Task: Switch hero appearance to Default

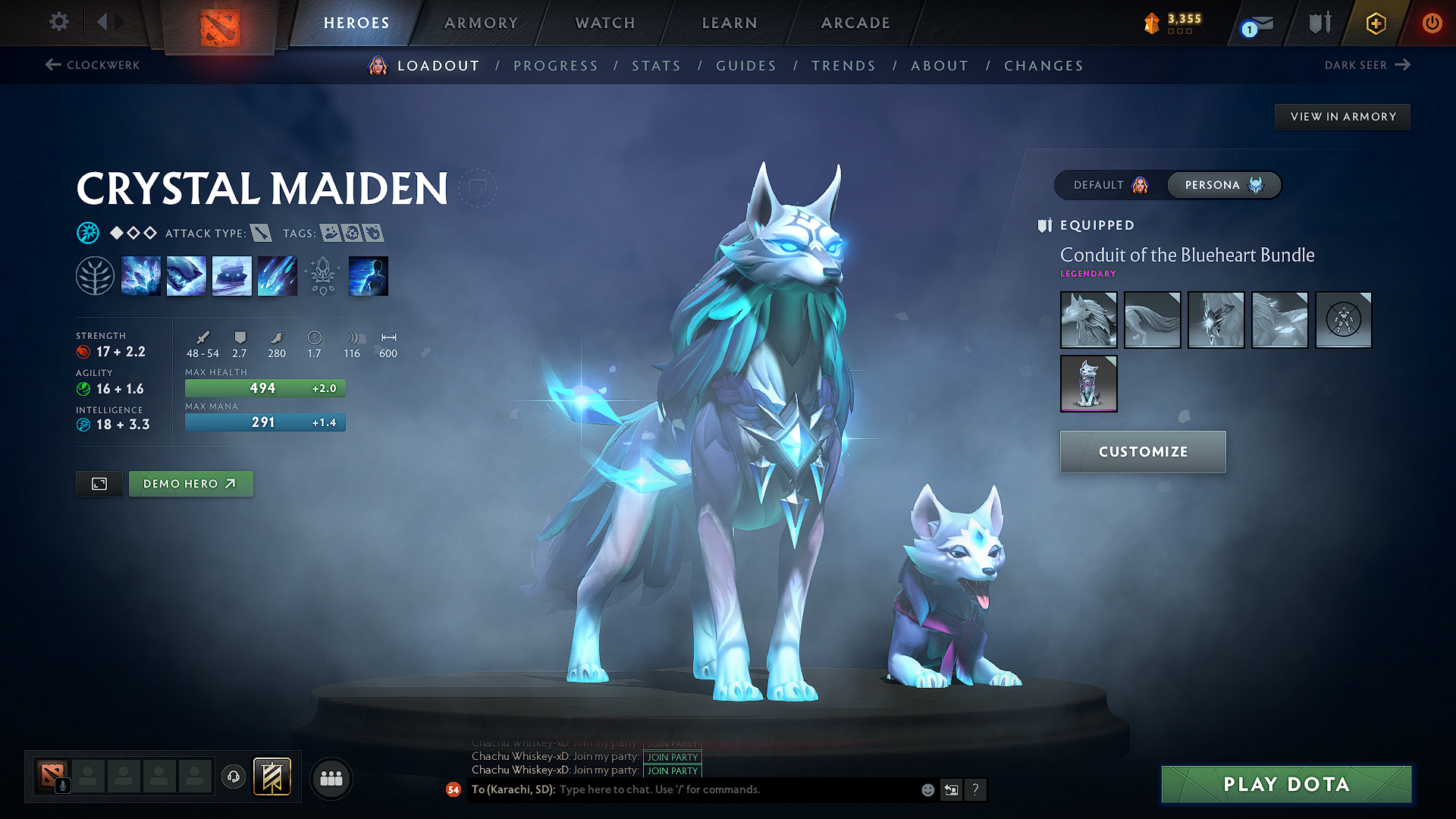Action: click(x=1112, y=184)
